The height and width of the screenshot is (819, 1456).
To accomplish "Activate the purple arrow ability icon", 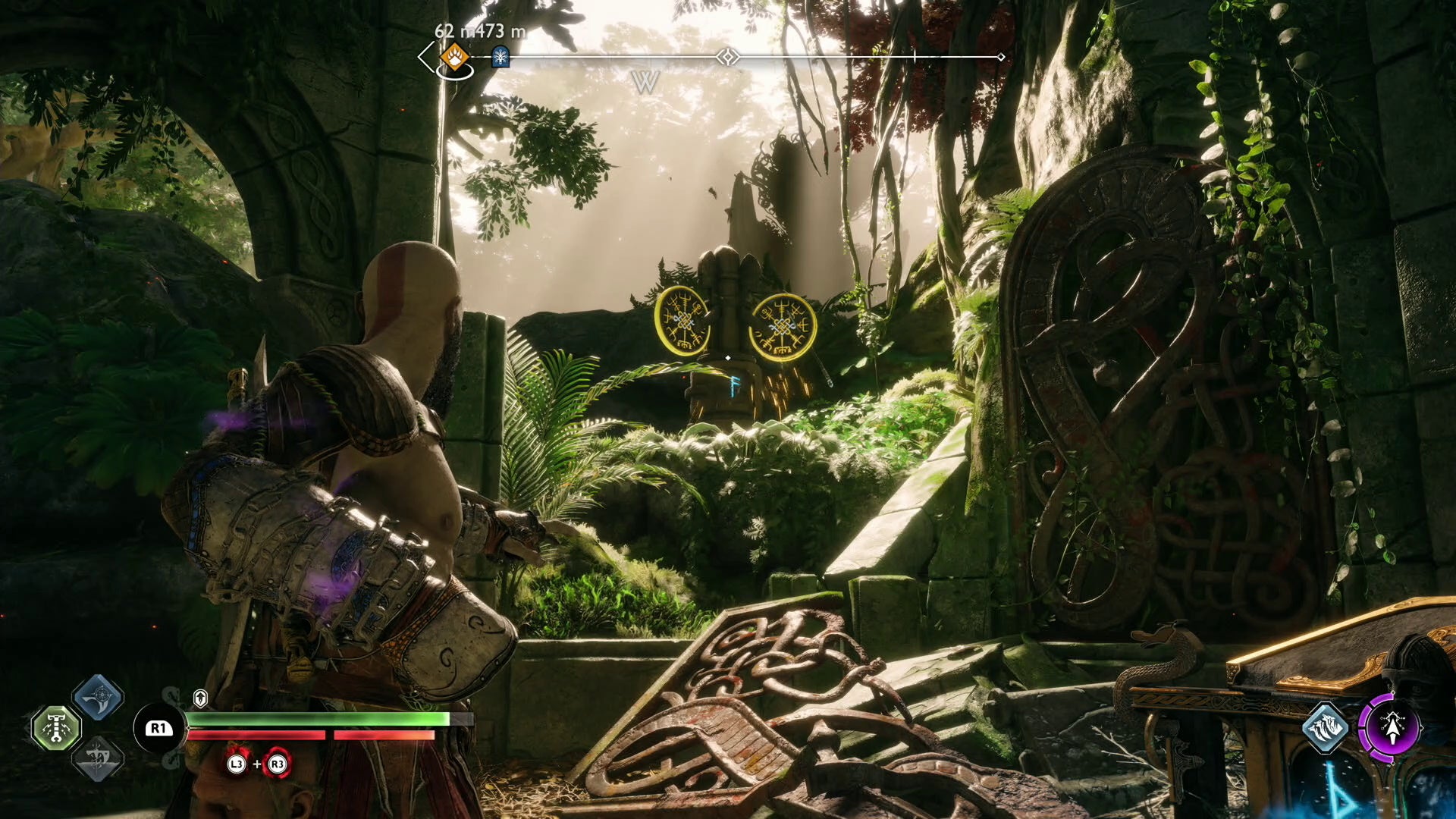I will 1392,728.
